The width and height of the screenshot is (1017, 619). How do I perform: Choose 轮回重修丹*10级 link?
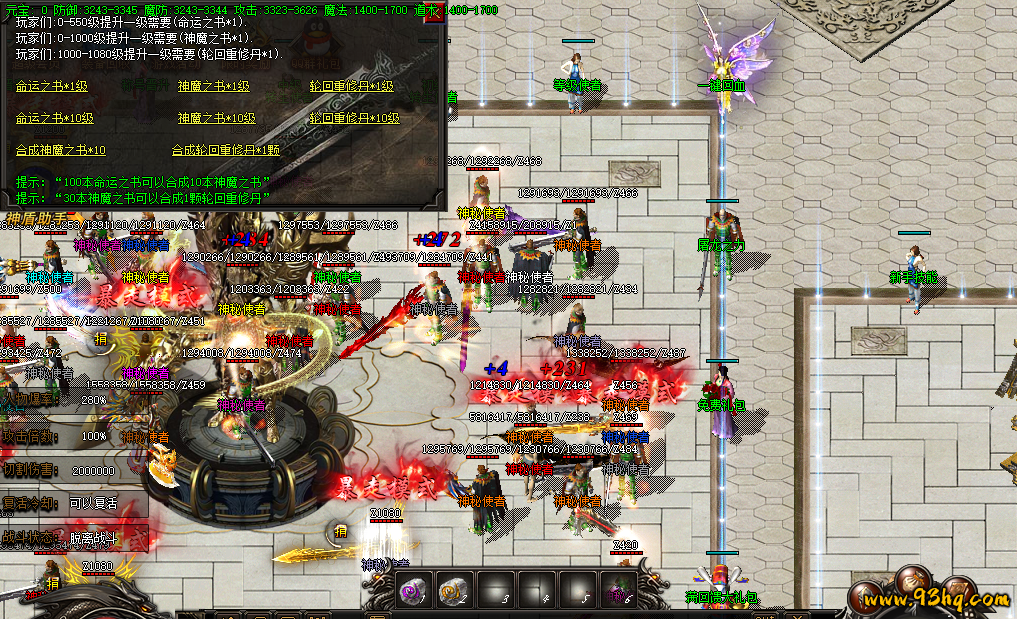pos(355,118)
